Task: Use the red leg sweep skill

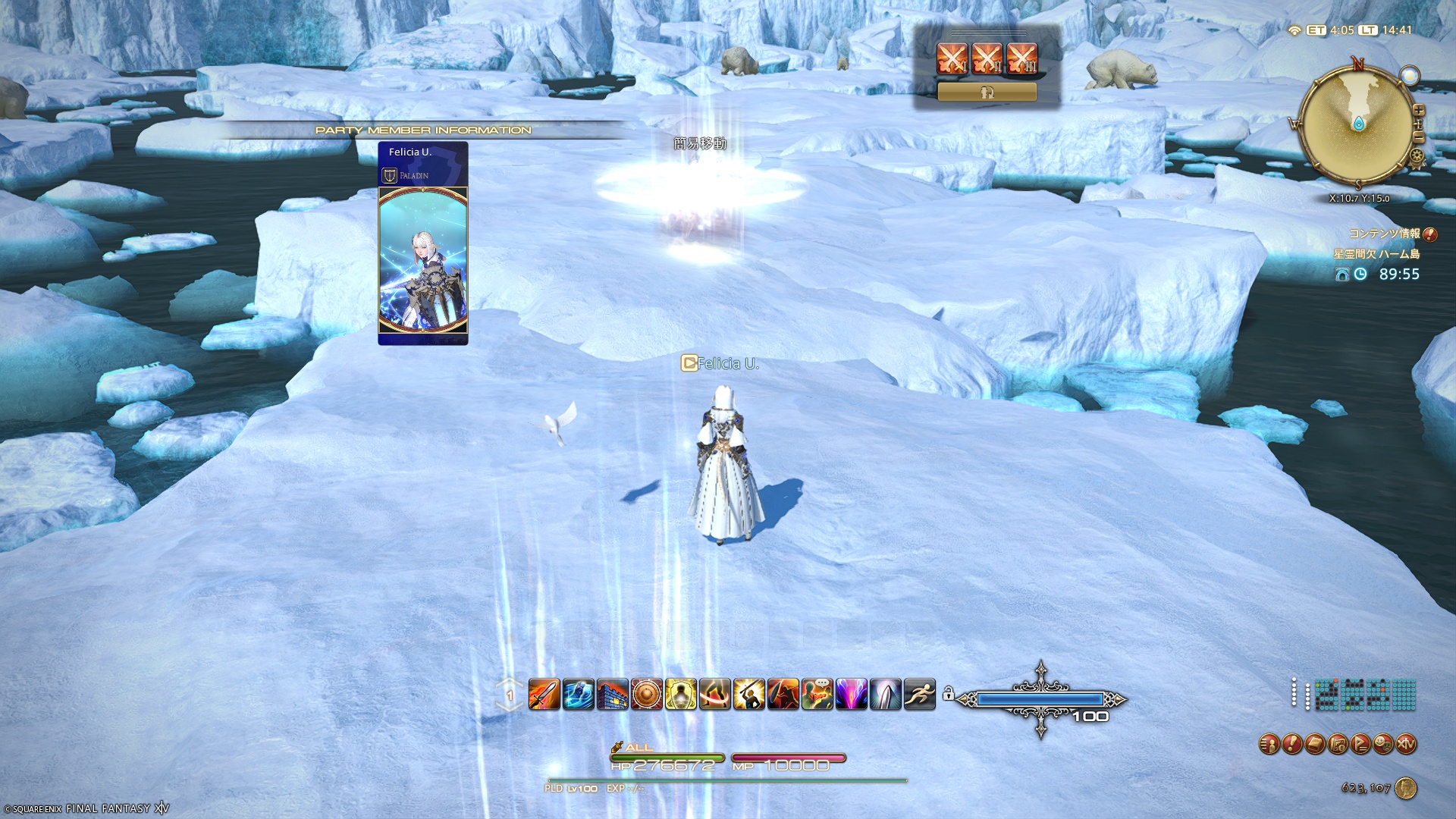Action: (714, 694)
